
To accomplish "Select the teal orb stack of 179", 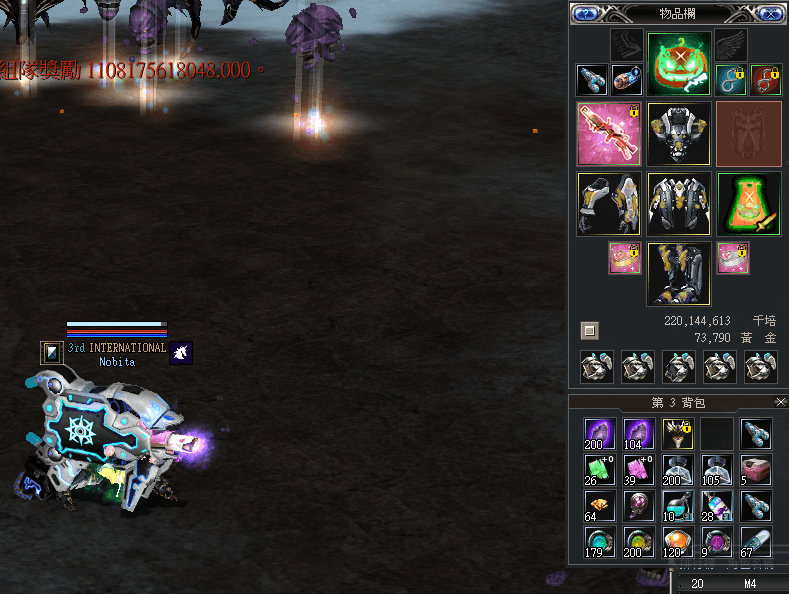I will click(600, 541).
